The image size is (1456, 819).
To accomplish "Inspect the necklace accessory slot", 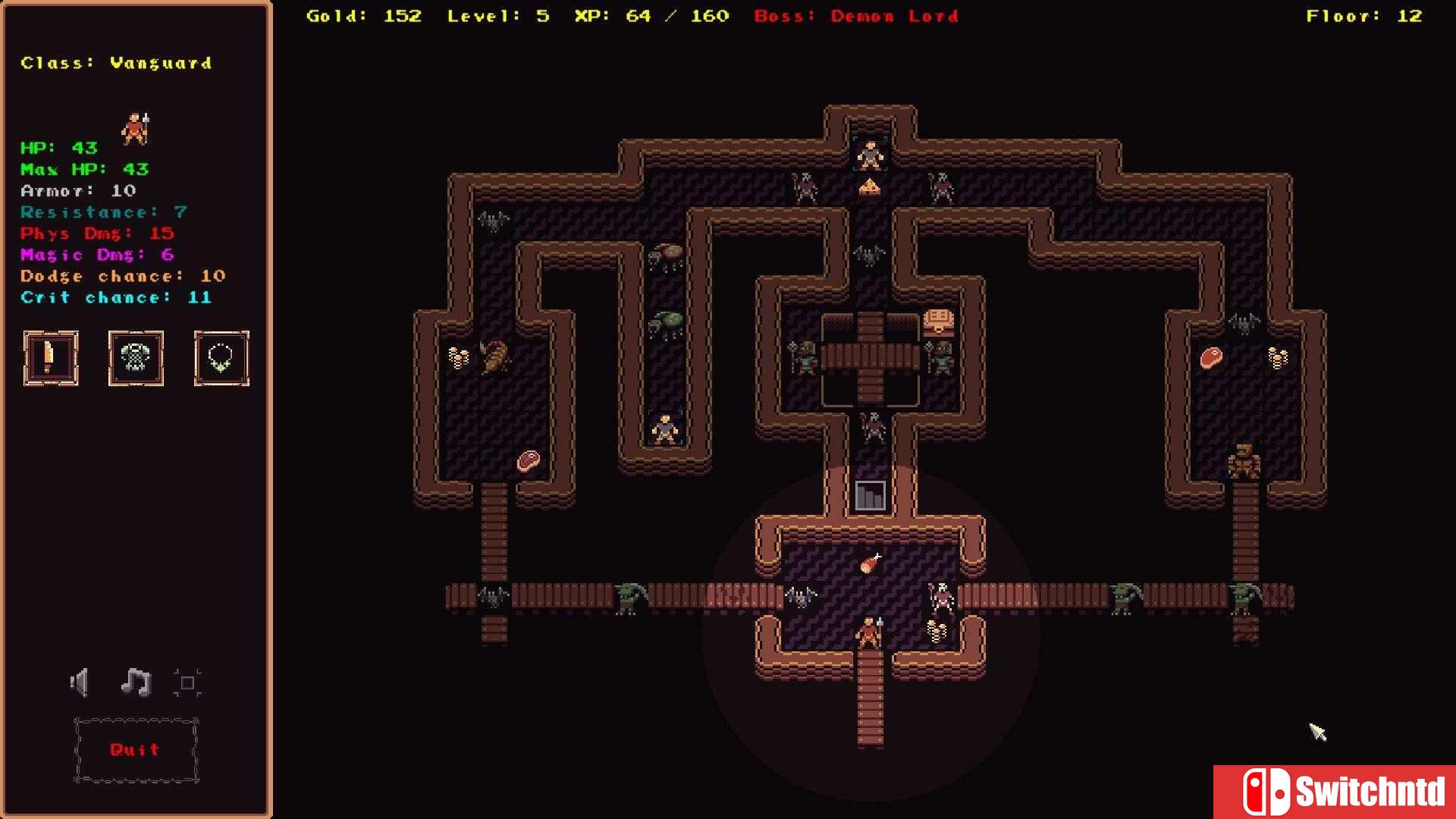I will point(221,358).
